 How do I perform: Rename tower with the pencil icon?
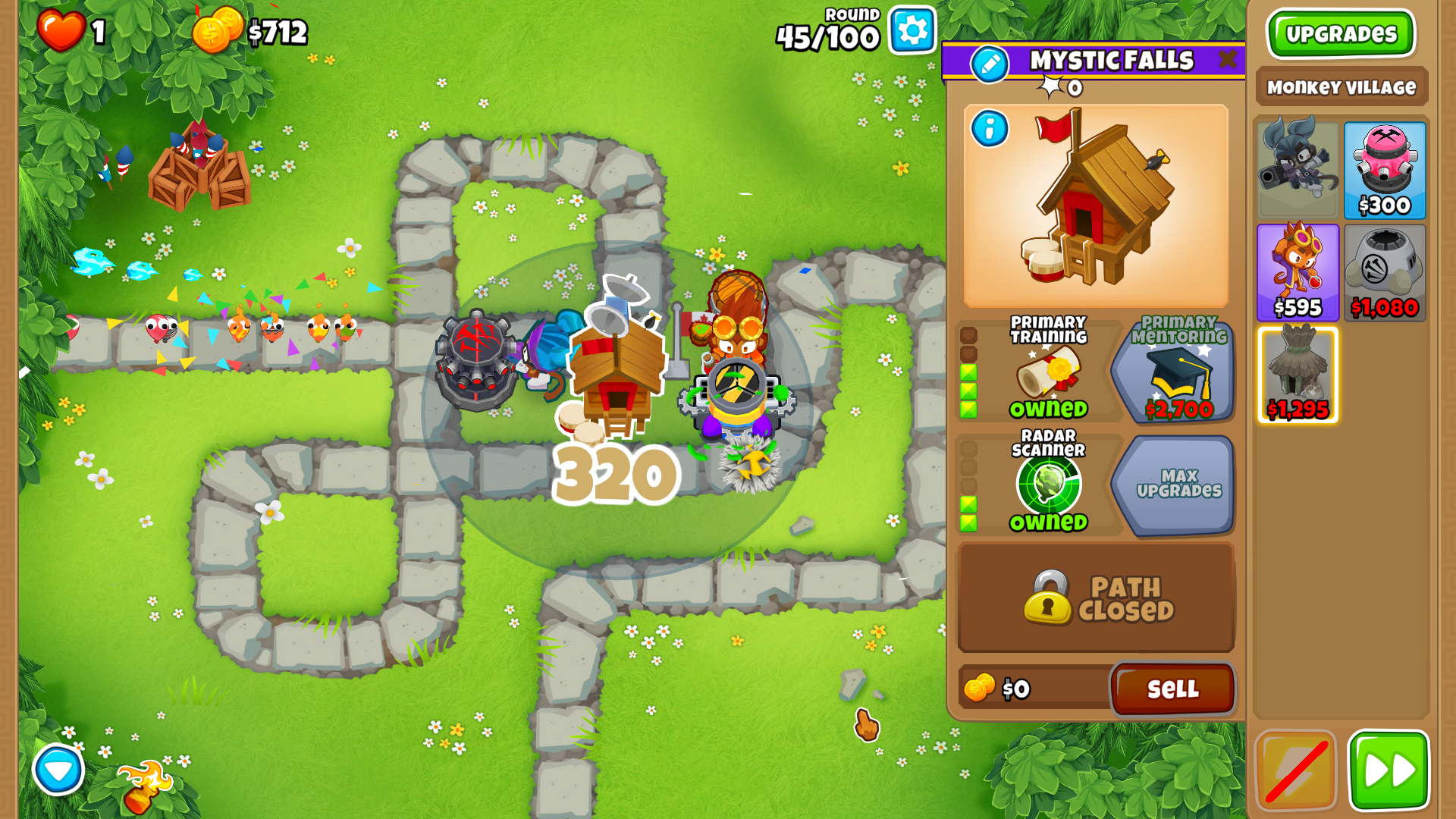pos(990,64)
